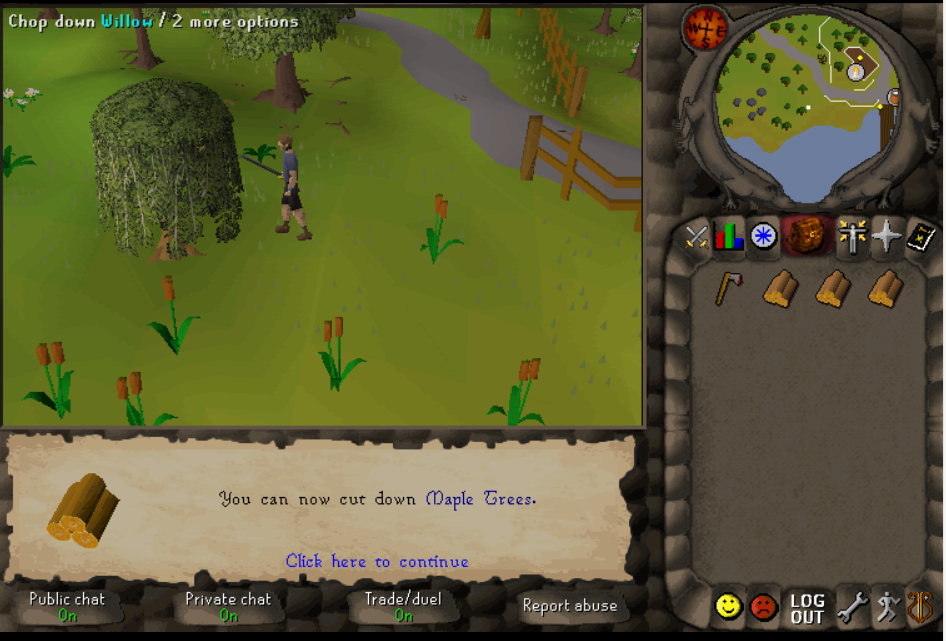
Task: Open the blue star quest tab
Action: tap(763, 237)
